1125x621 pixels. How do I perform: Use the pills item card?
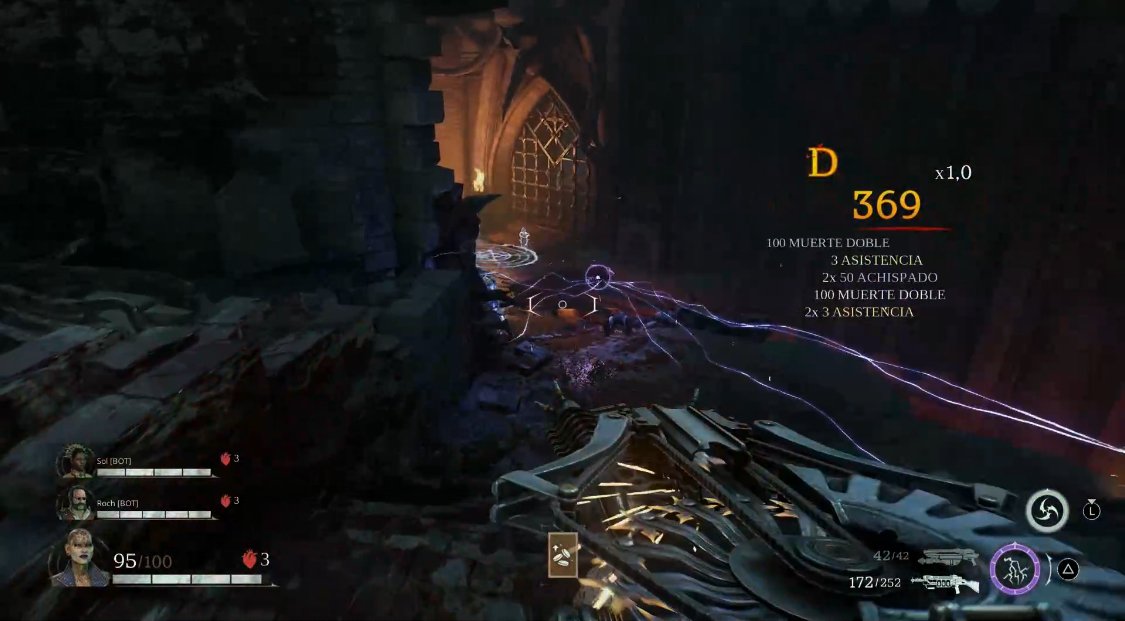point(562,556)
